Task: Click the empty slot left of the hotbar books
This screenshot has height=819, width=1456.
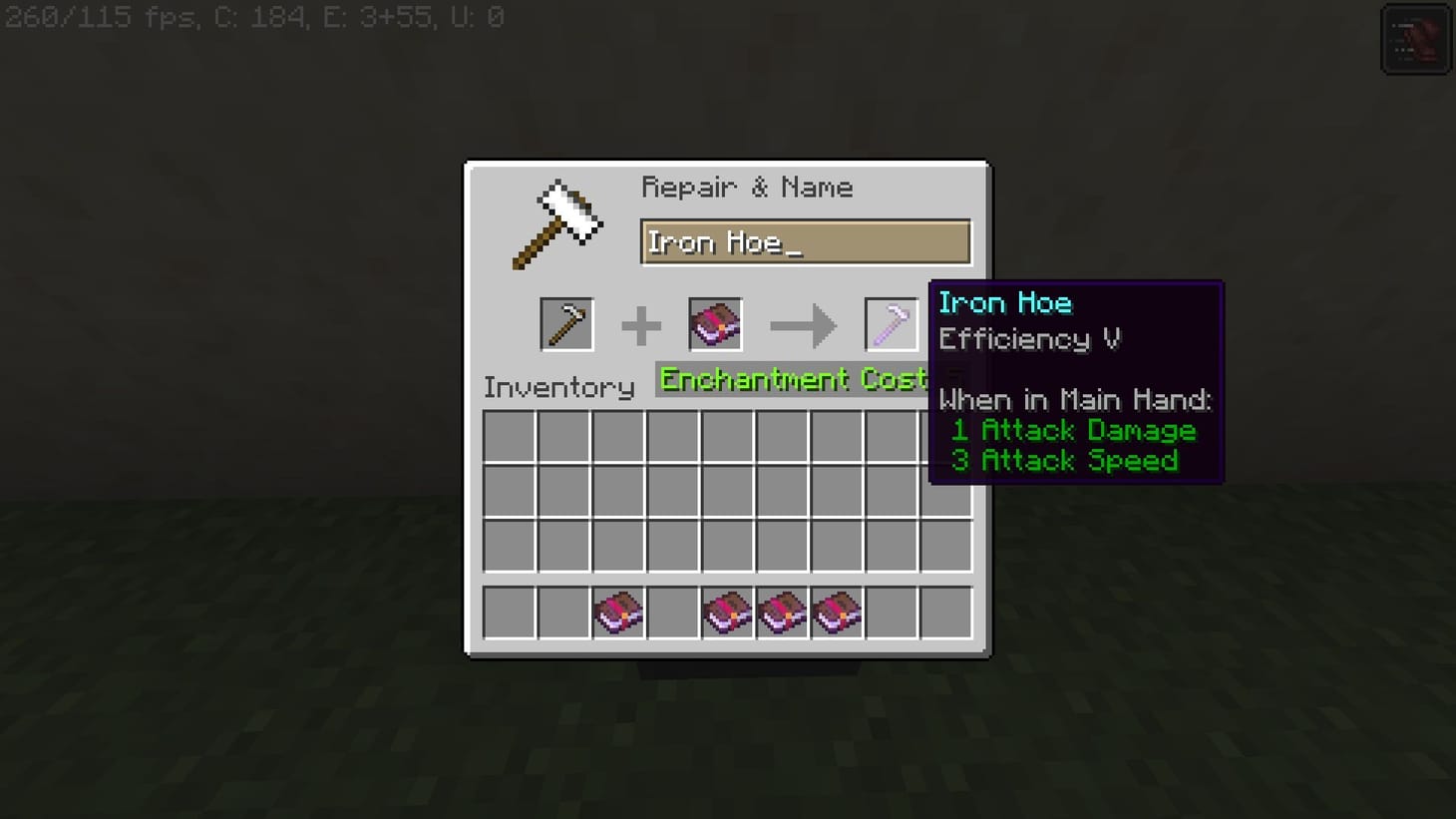Action: [672, 613]
